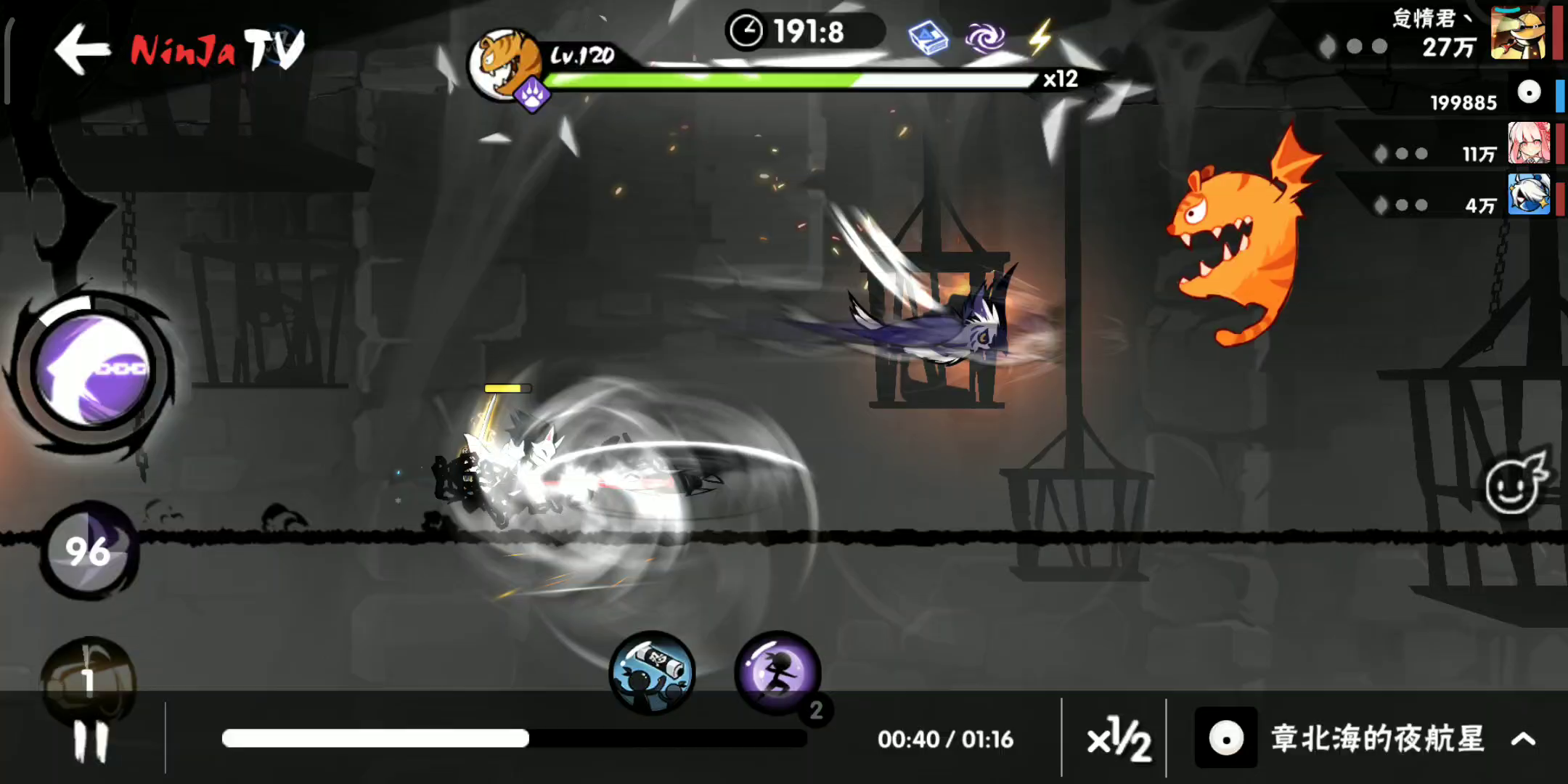Tap the skill orb showing 96
This screenshot has width=1568, height=784.
coord(89,550)
